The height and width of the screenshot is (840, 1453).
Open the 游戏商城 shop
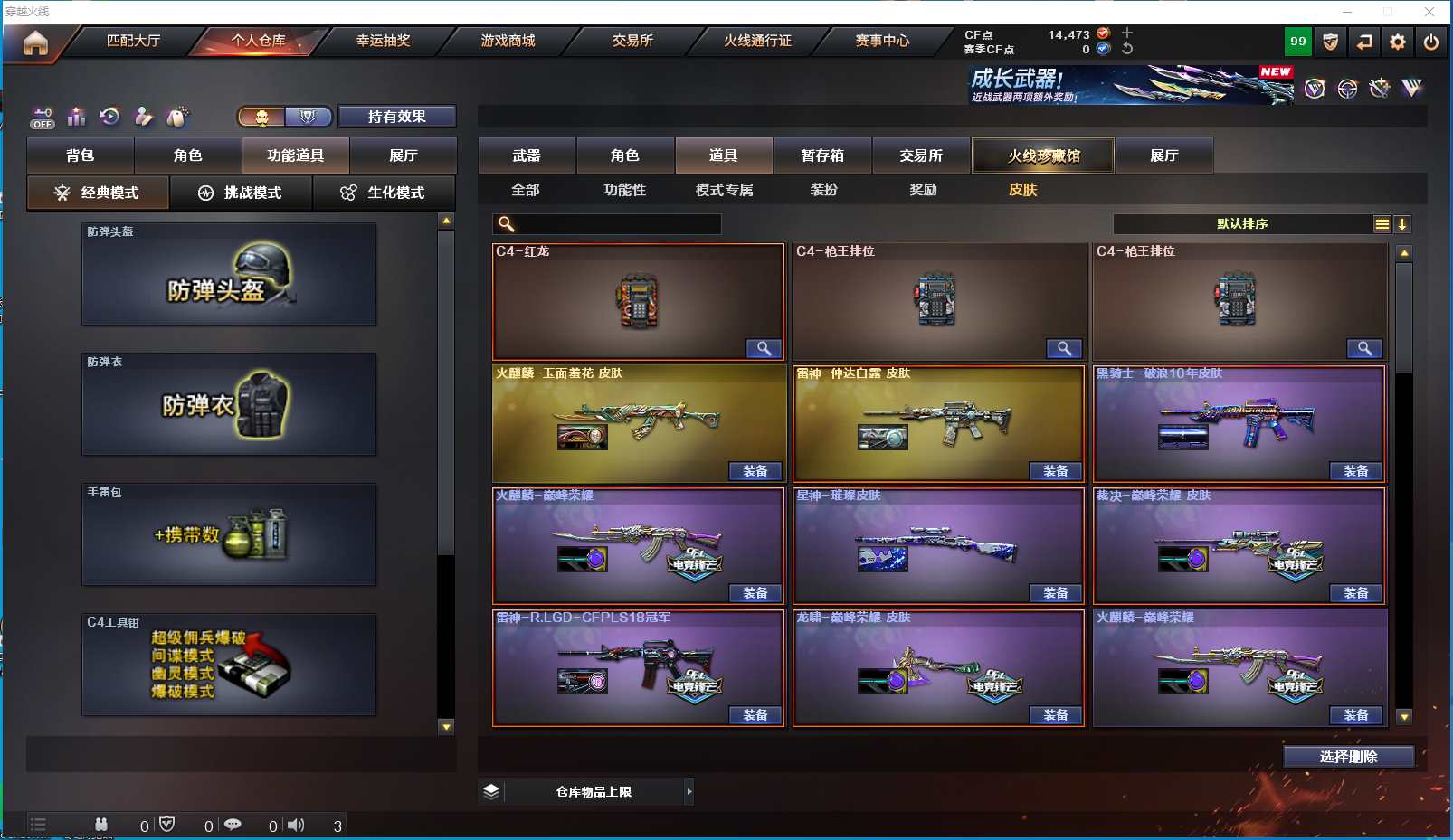coord(508,41)
